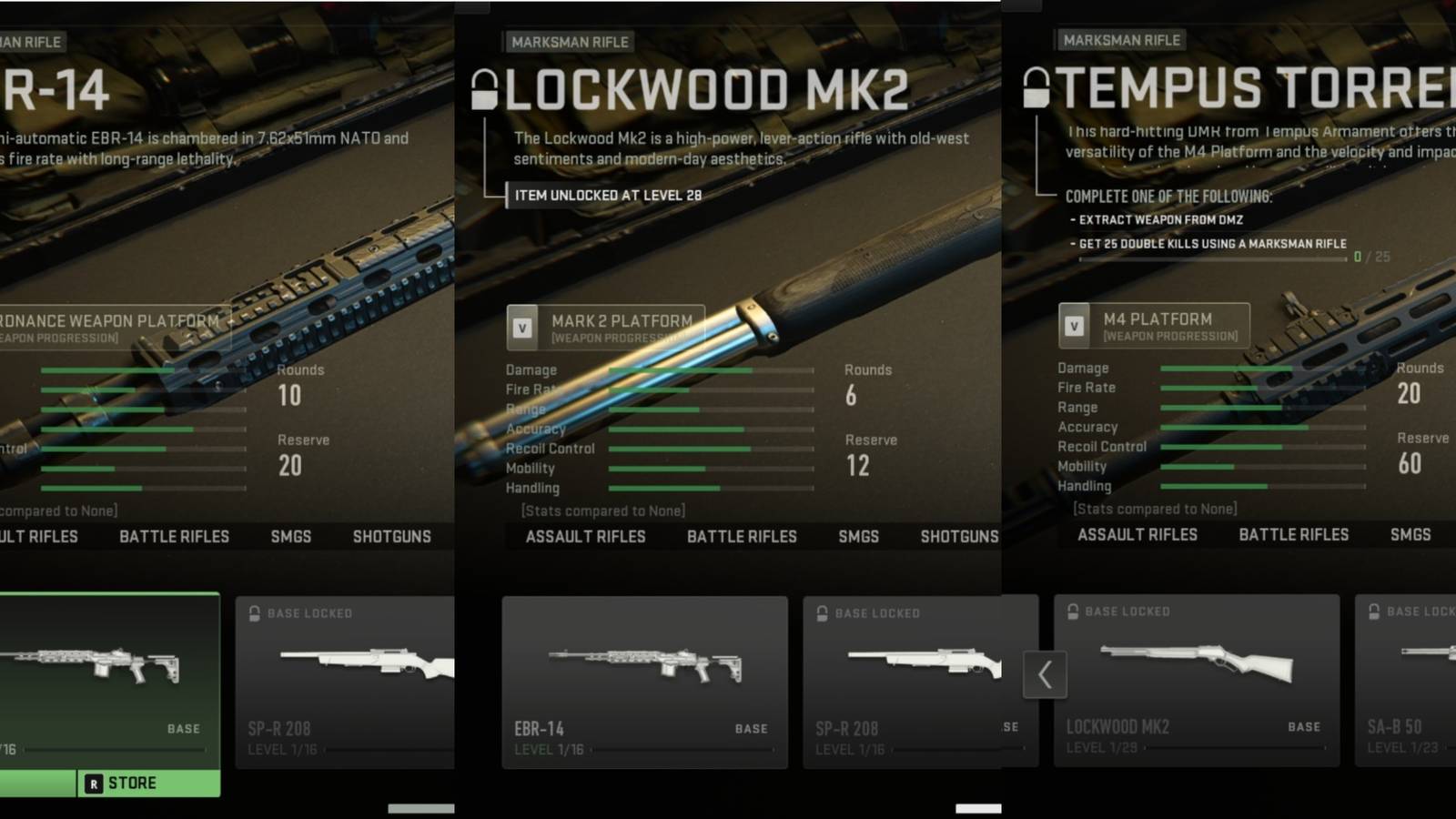Select the EBR-14 weapon thumbnail
The image size is (1456, 819).
(x=644, y=669)
